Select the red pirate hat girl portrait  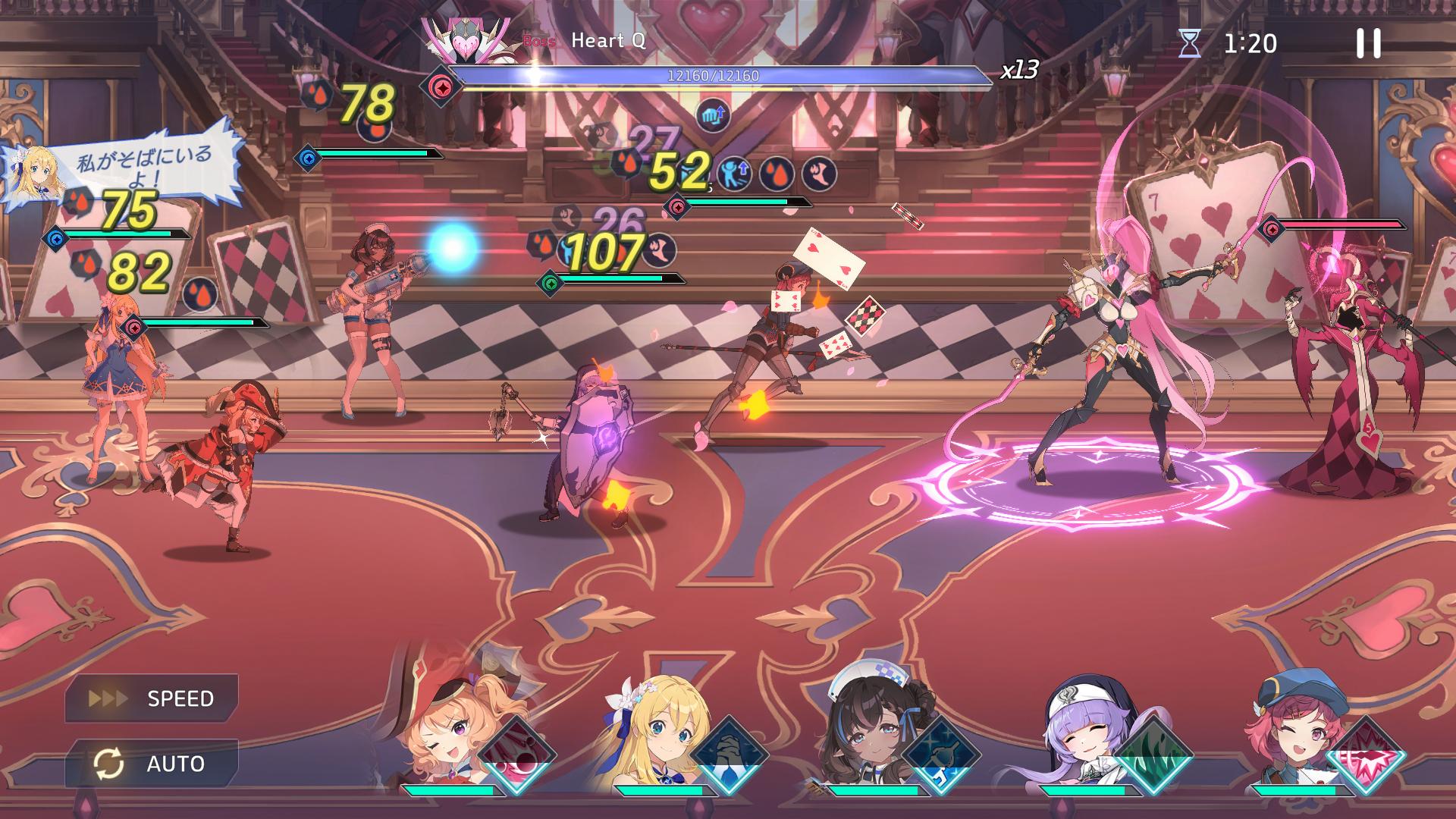tap(440, 728)
